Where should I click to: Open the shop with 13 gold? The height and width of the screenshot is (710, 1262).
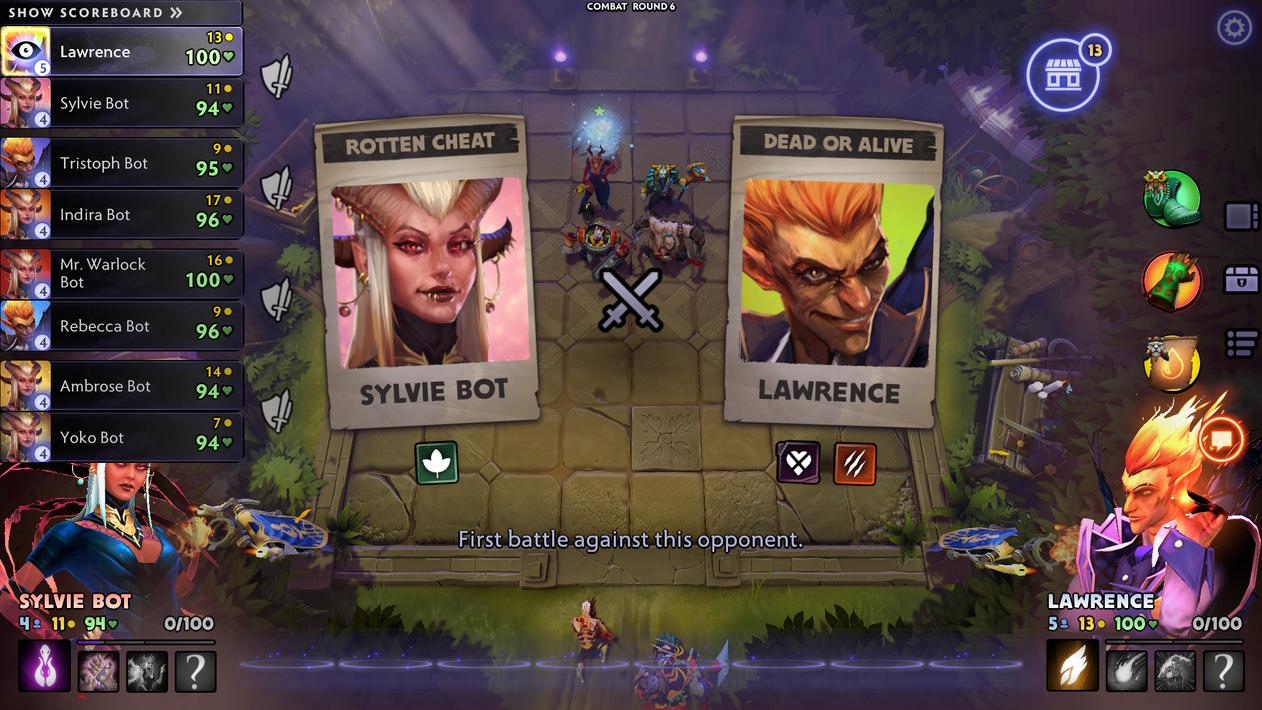(x=1063, y=75)
